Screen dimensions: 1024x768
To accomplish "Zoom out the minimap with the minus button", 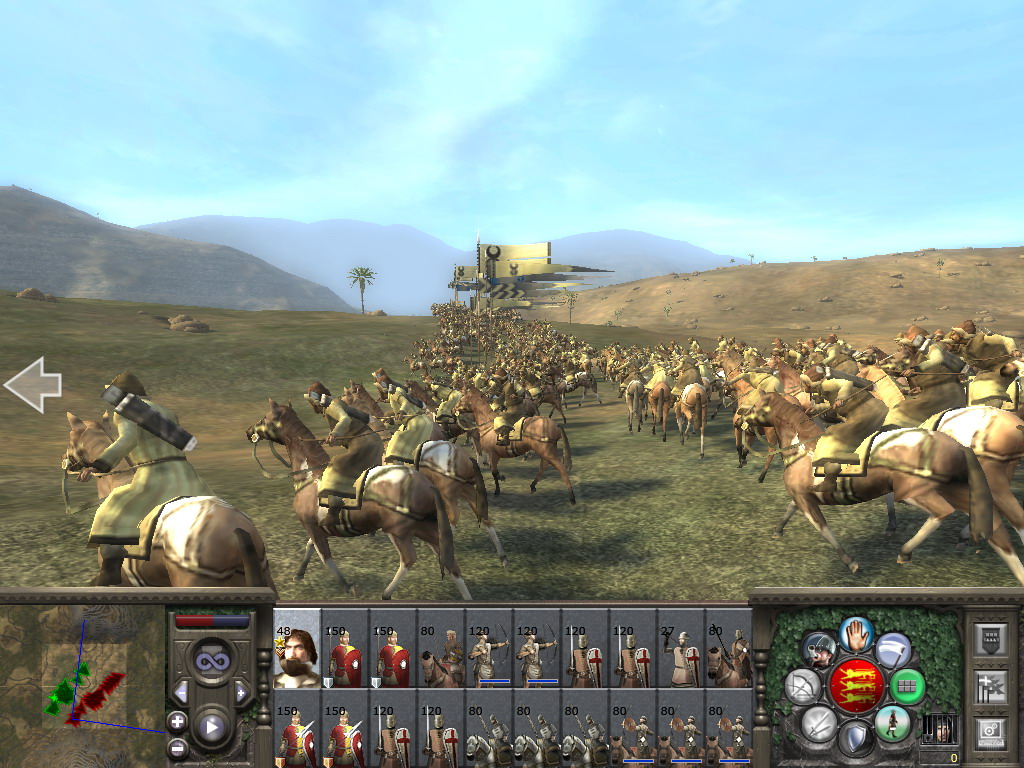I will tap(177, 746).
